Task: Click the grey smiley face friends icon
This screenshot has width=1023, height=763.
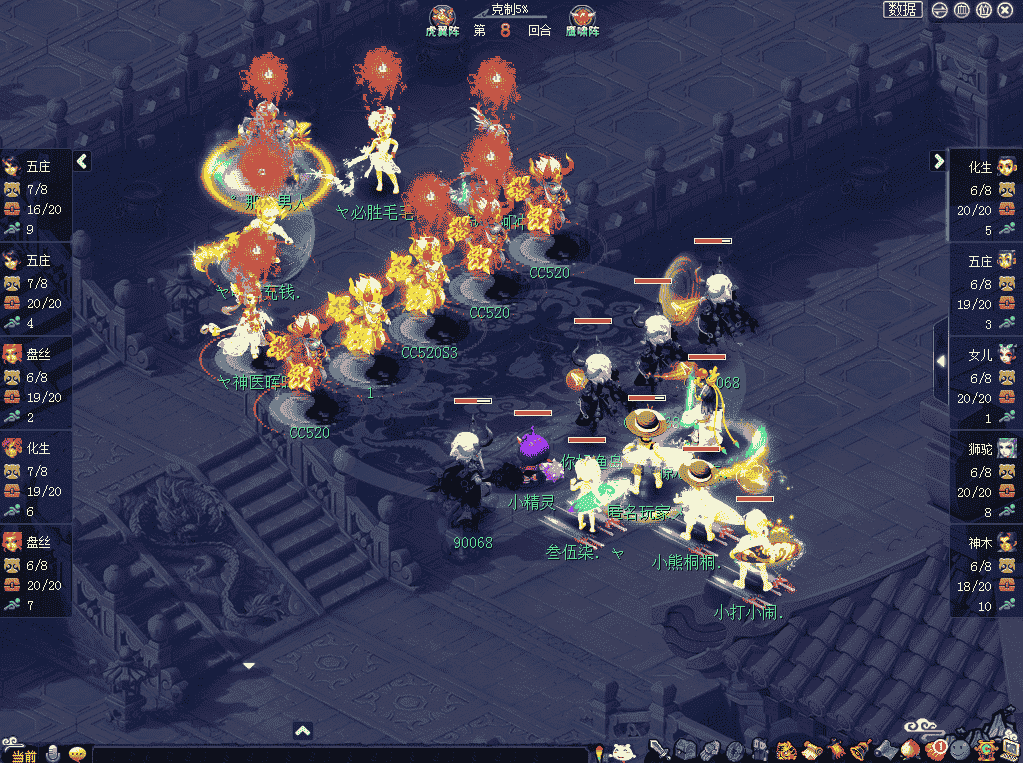Action: (960, 749)
